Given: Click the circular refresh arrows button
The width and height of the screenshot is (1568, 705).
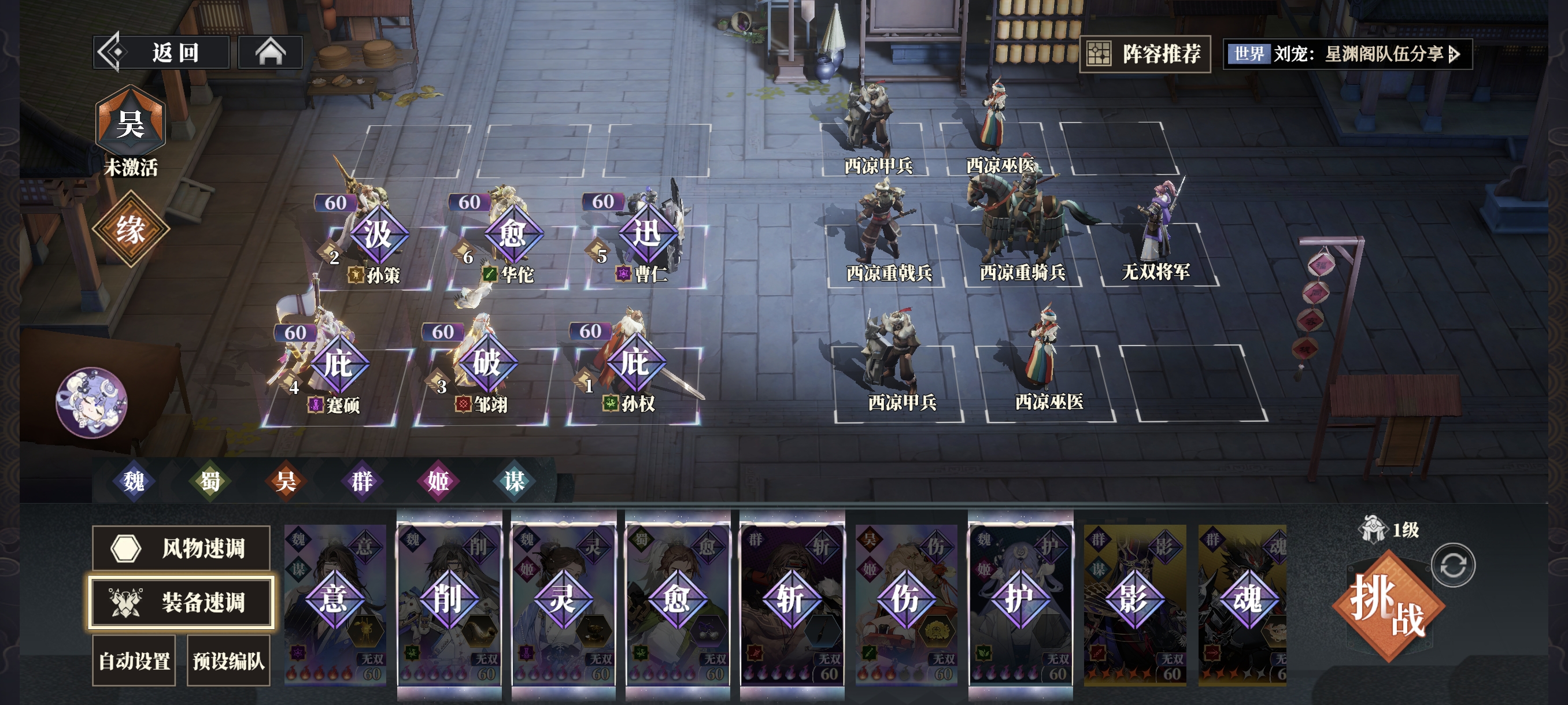Looking at the screenshot, I should tap(1453, 565).
